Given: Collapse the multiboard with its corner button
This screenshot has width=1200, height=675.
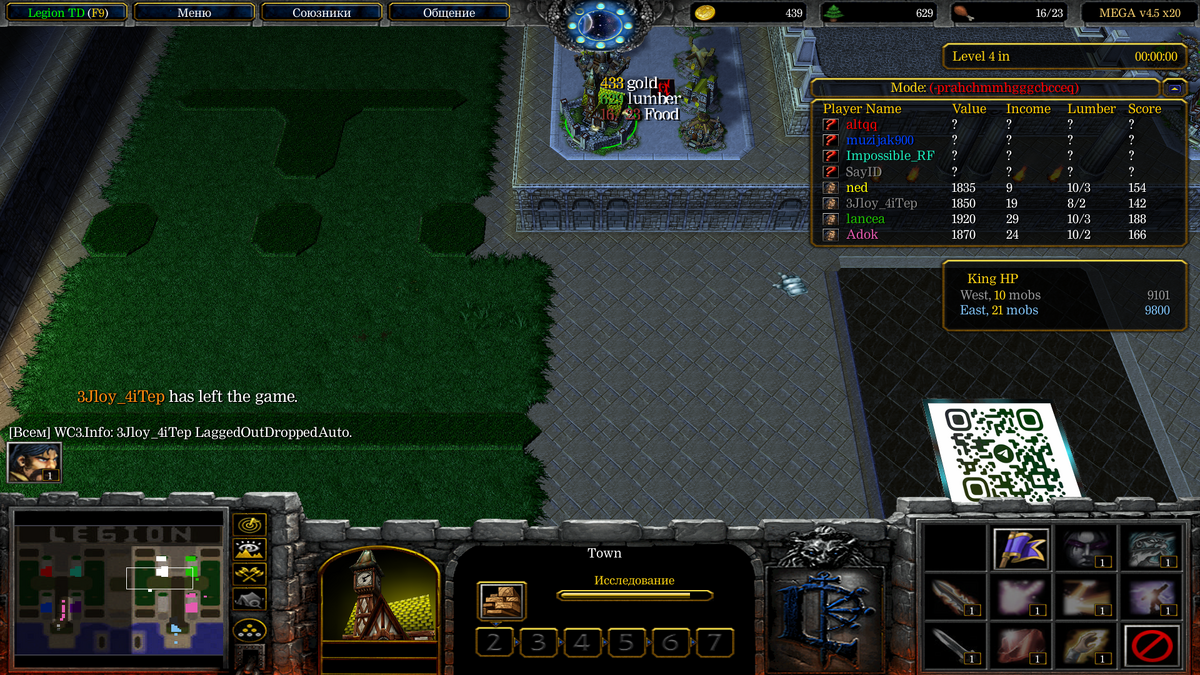Looking at the screenshot, I should click(1174, 88).
